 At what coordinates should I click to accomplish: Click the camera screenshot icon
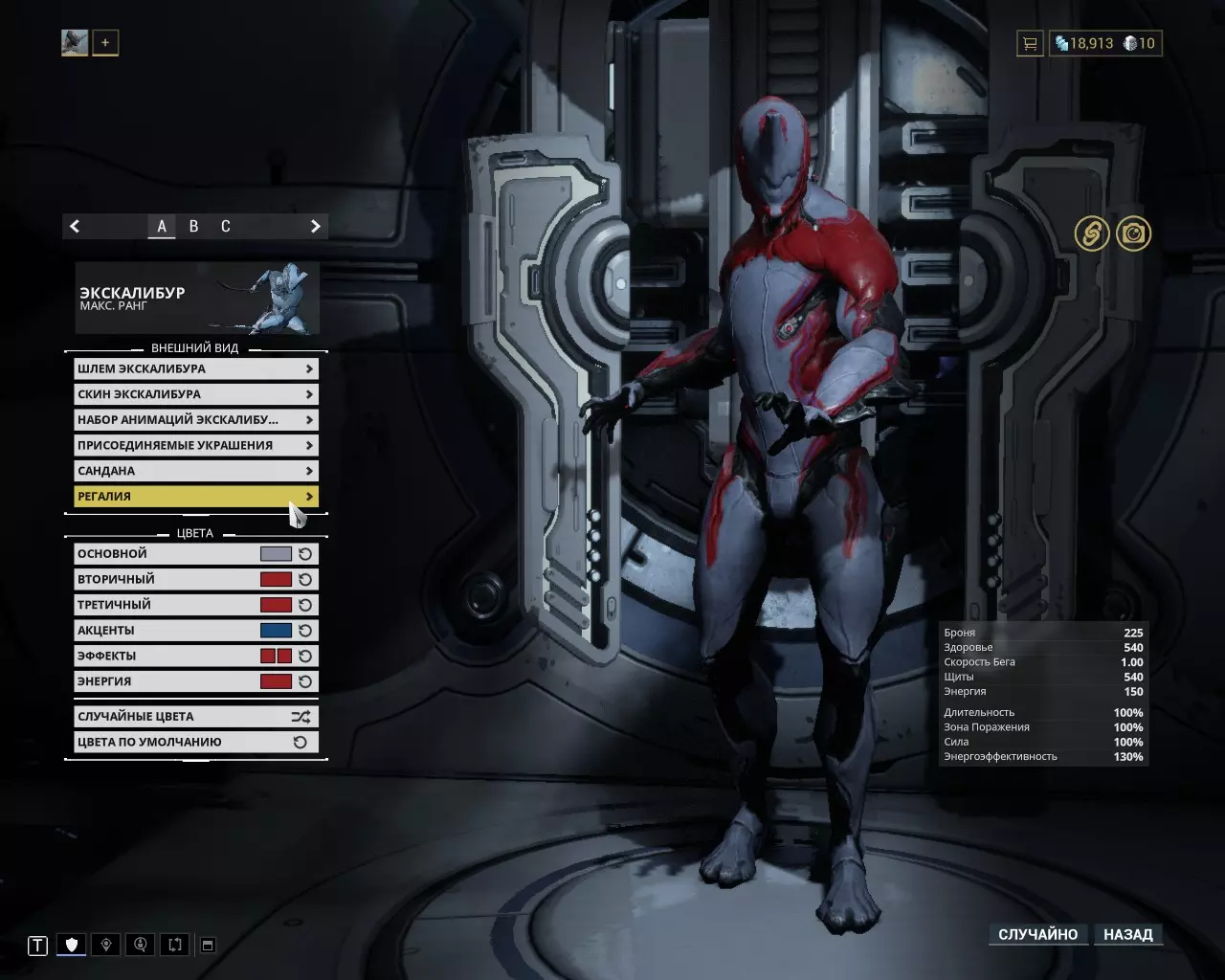coord(1134,234)
